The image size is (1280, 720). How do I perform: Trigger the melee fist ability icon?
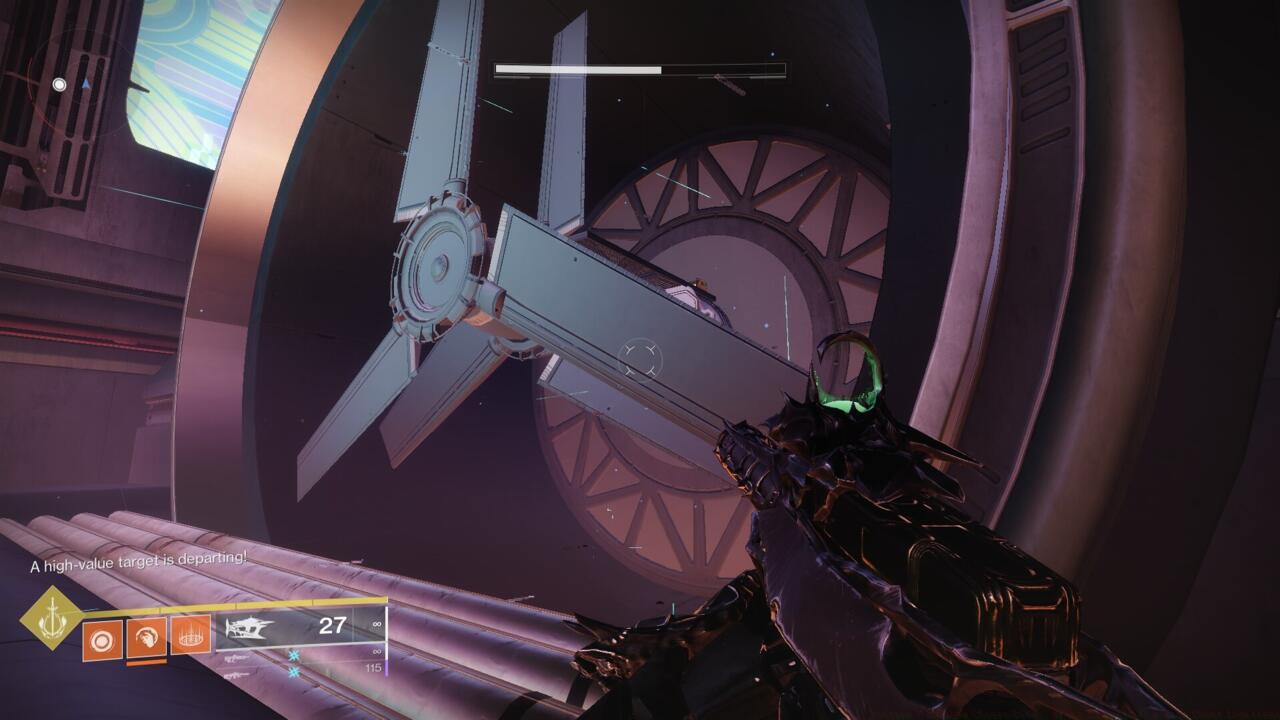[x=146, y=636]
